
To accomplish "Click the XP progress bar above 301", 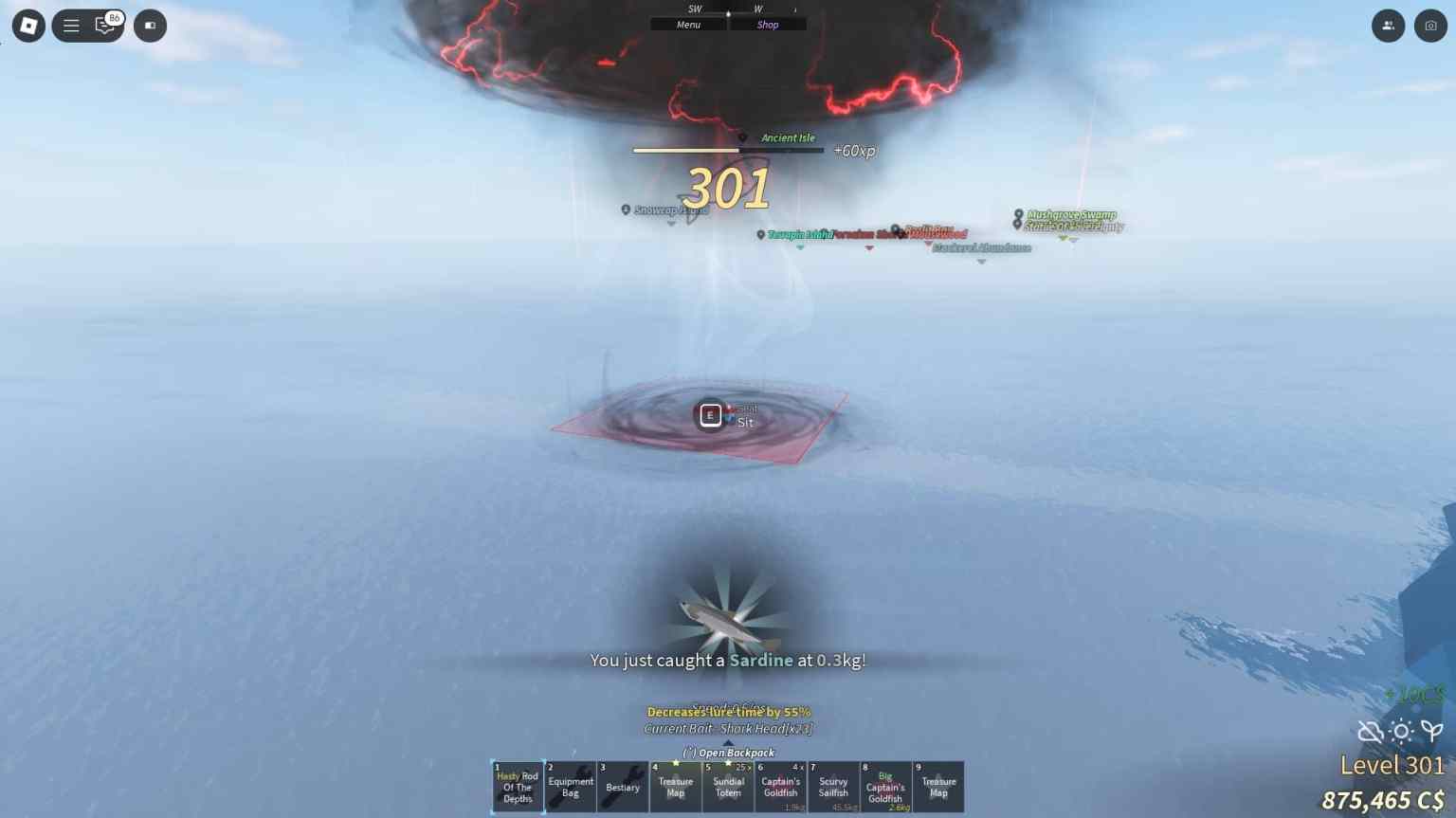I will (x=728, y=150).
